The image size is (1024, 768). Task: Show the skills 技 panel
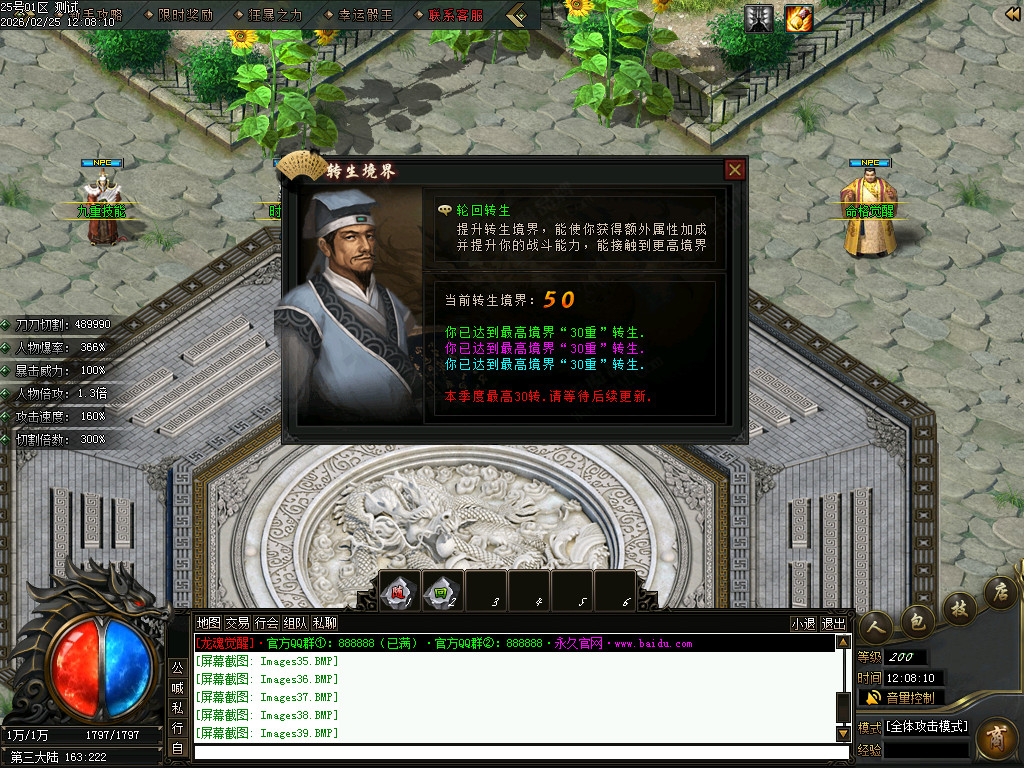point(958,607)
